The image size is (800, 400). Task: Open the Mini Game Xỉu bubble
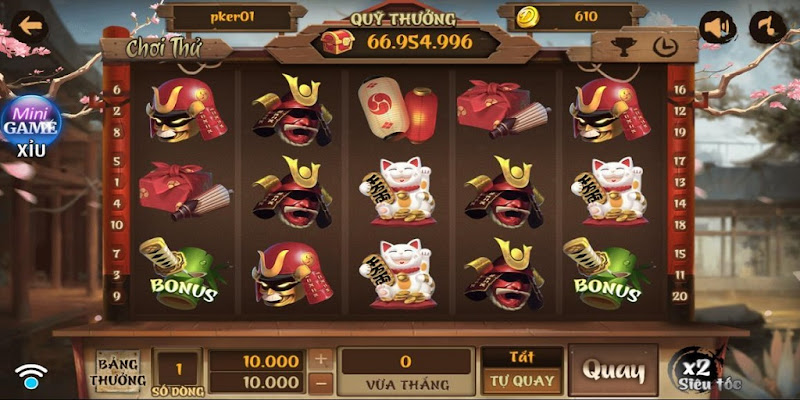[30, 125]
